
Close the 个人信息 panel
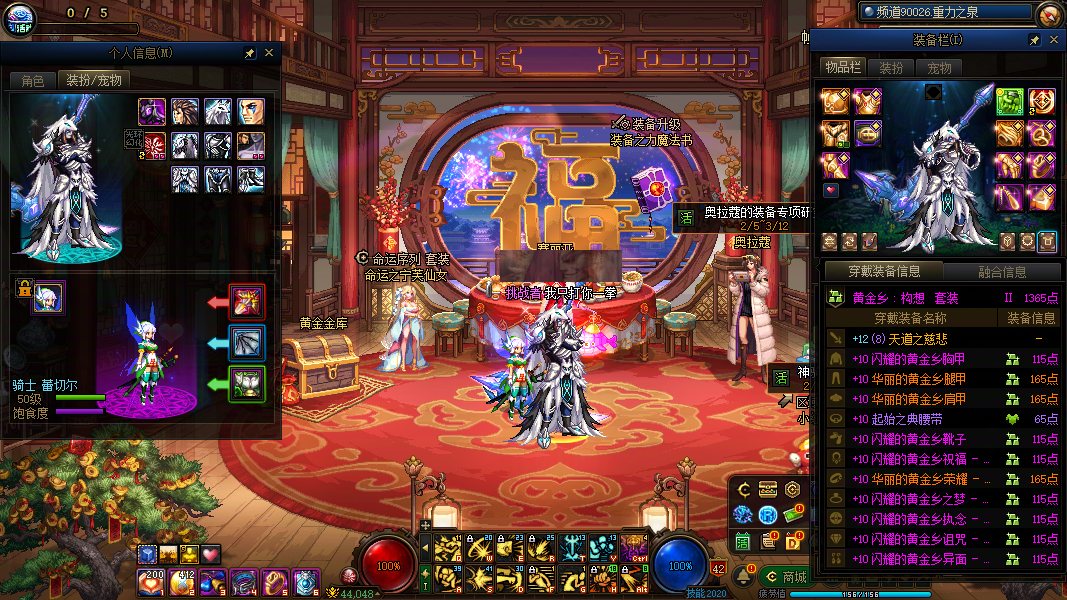(269, 53)
